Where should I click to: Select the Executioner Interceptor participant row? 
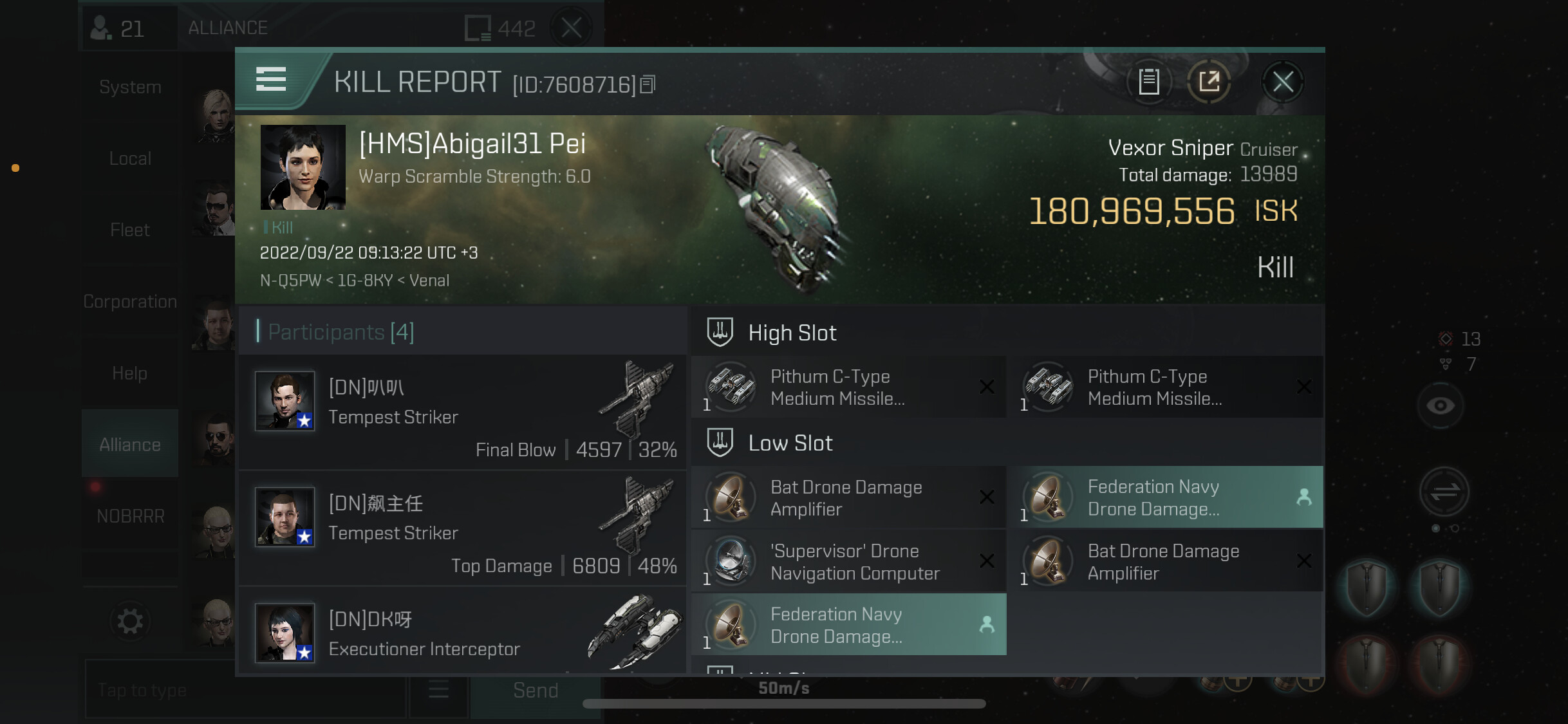(462, 633)
